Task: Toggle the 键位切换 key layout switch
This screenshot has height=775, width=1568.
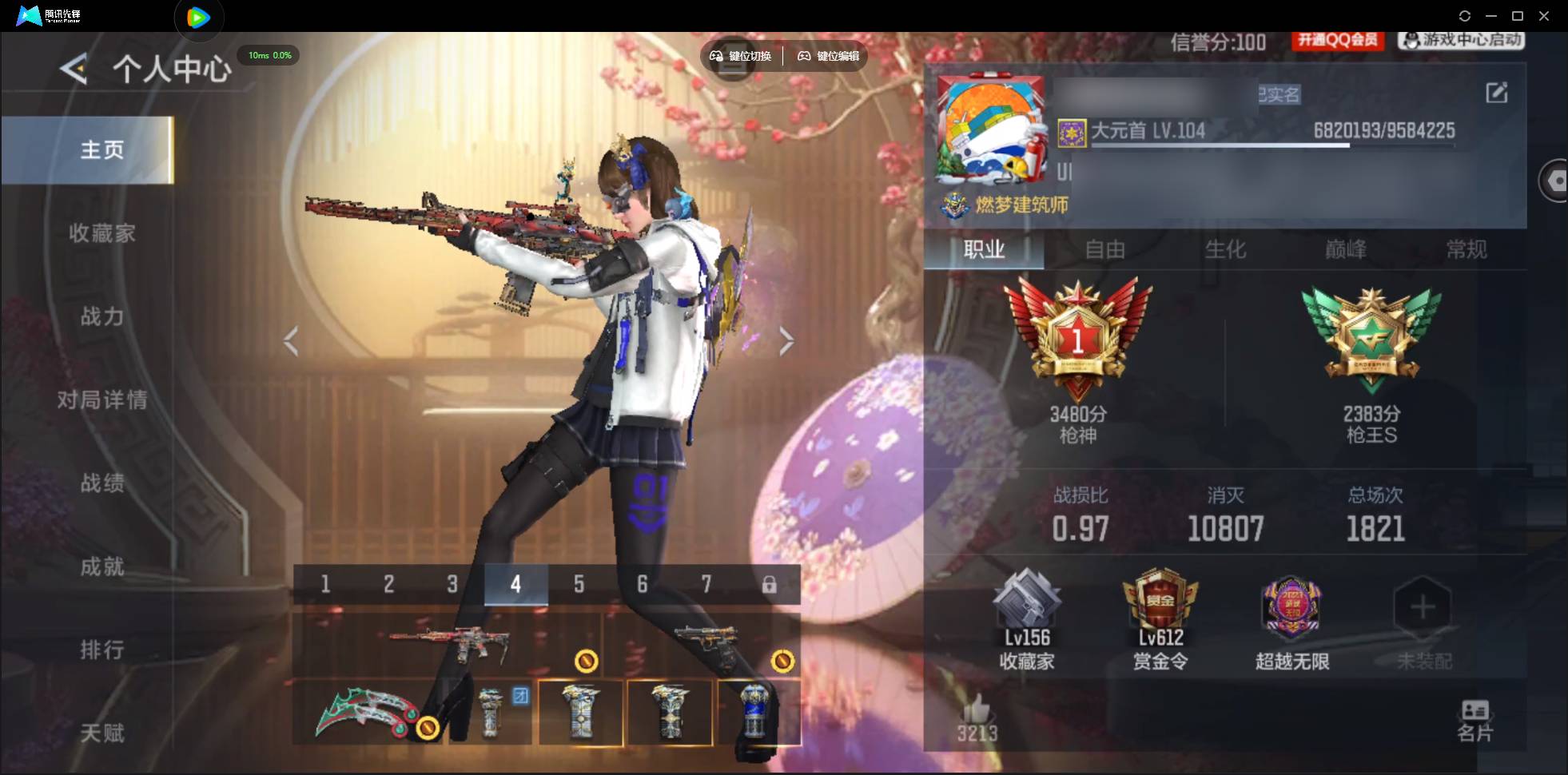Action: point(736,57)
